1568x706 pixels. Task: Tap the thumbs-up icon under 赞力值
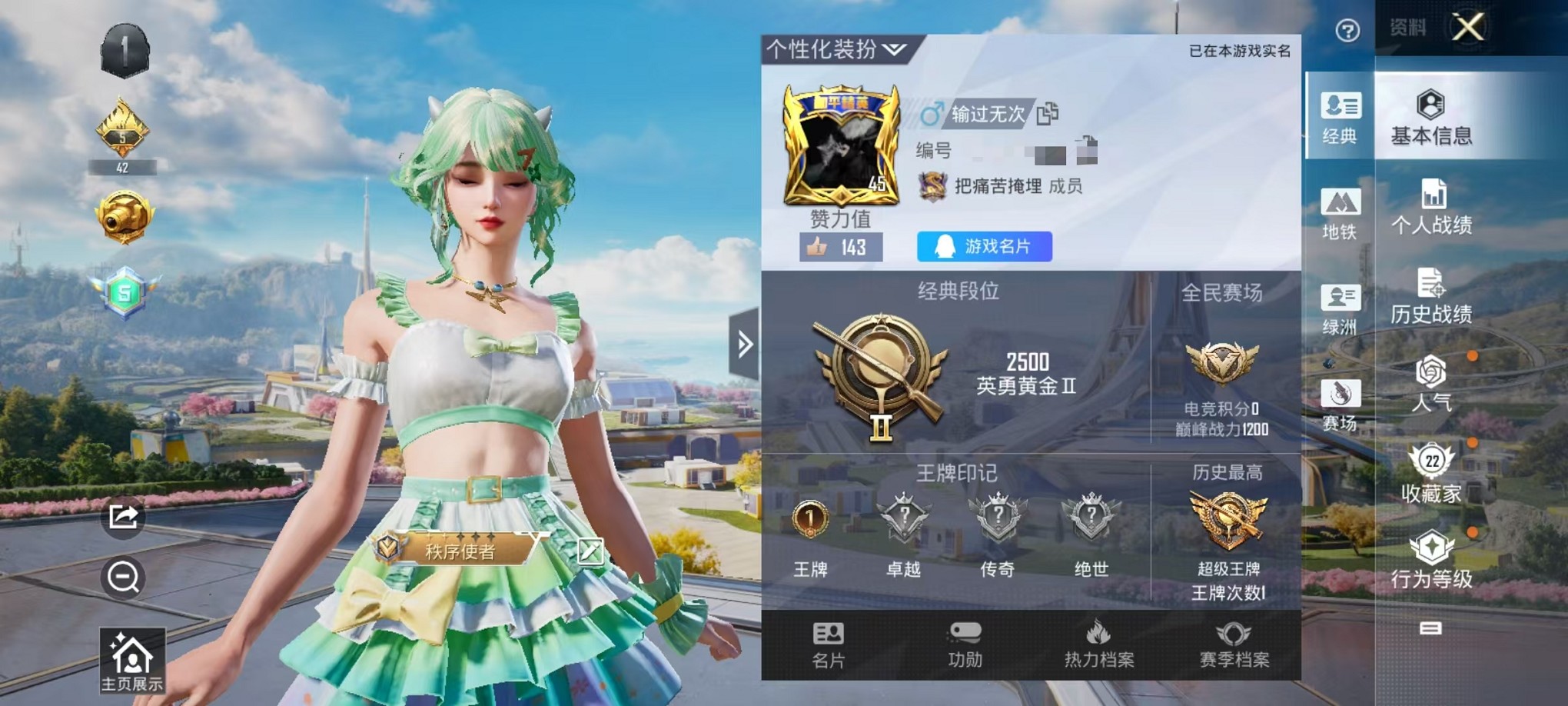coord(818,248)
